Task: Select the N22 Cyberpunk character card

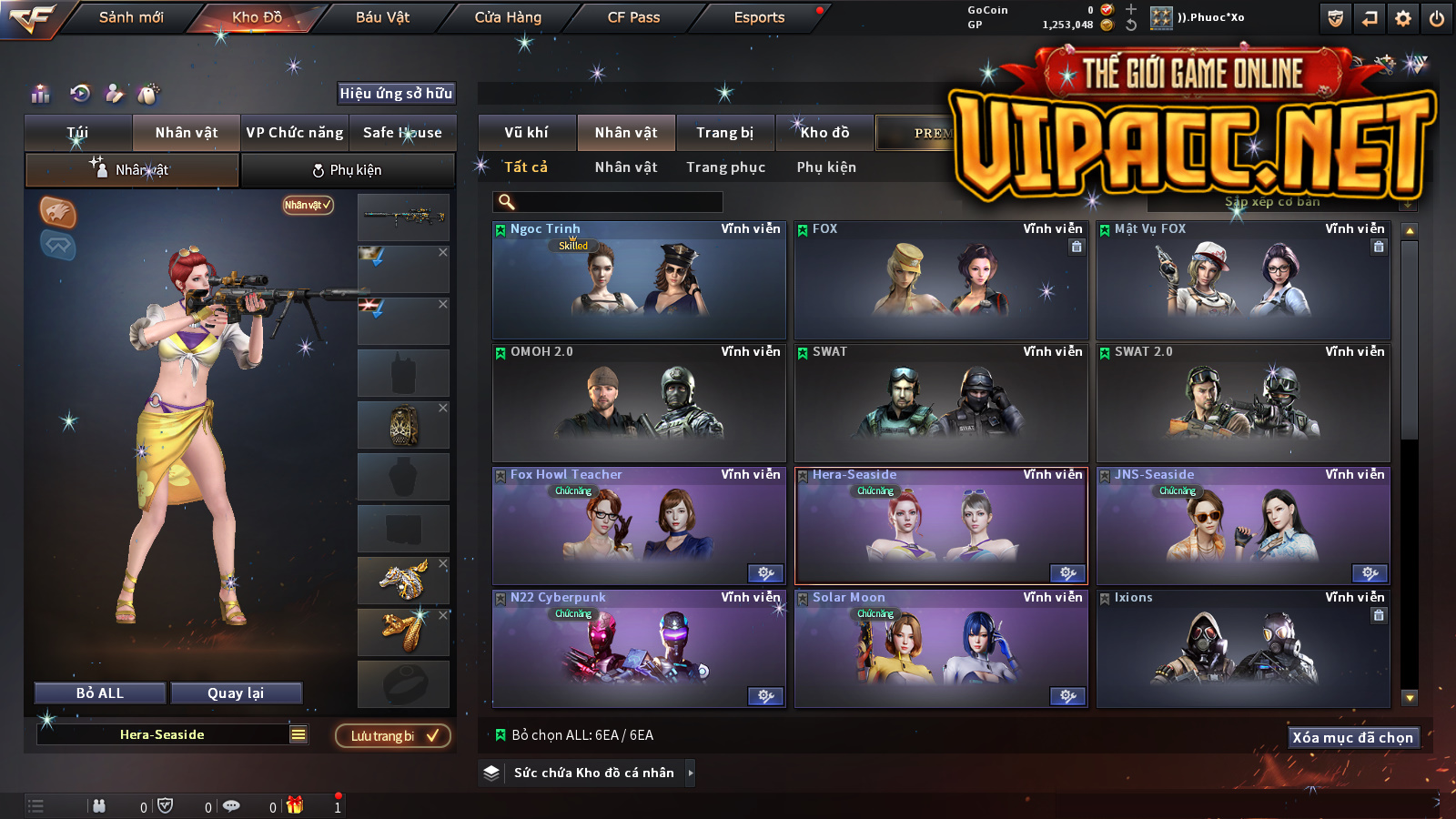Action: click(x=639, y=649)
